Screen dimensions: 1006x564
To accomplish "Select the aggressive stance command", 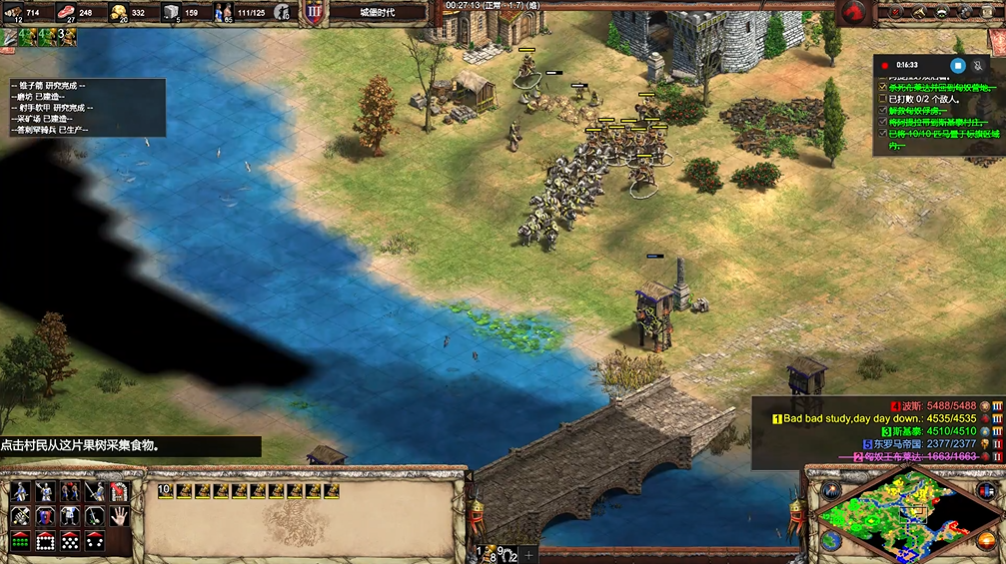I will click(x=20, y=516).
